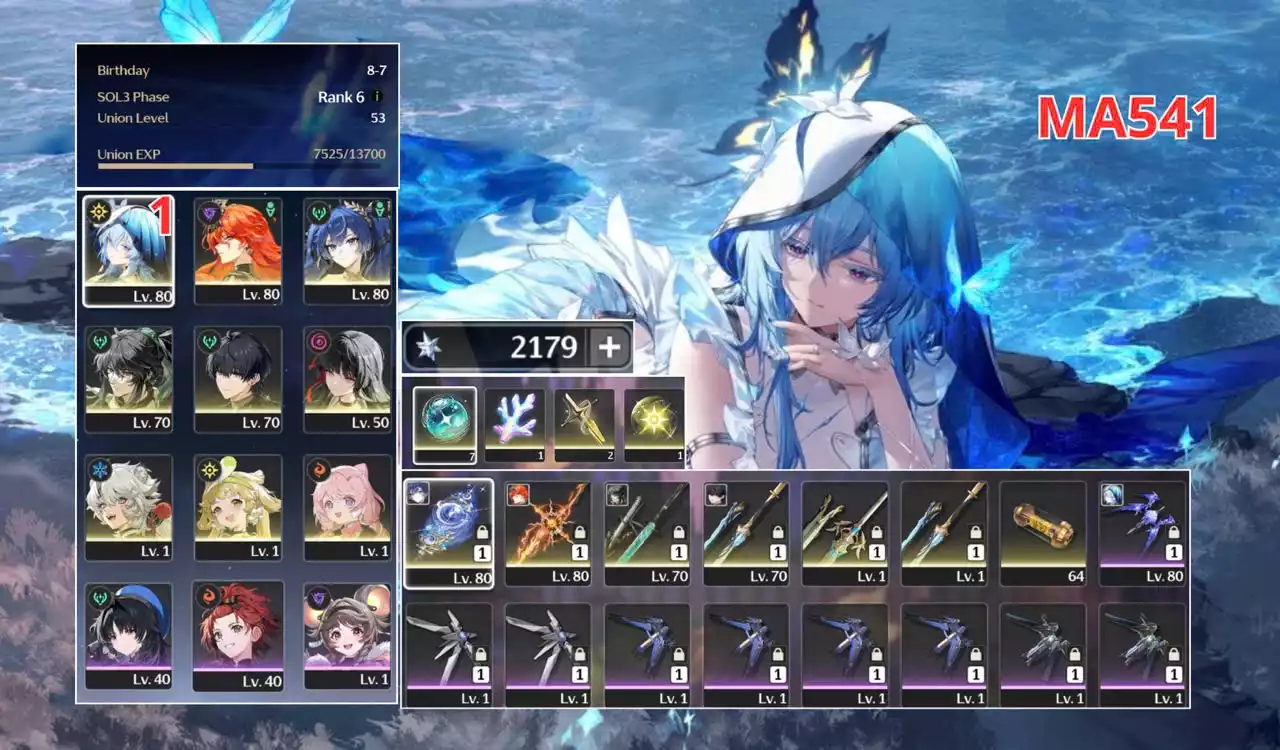This screenshot has height=750, width=1280.
Task: Select the Spectro icon on the first Lv.80 character
Action: [99, 213]
